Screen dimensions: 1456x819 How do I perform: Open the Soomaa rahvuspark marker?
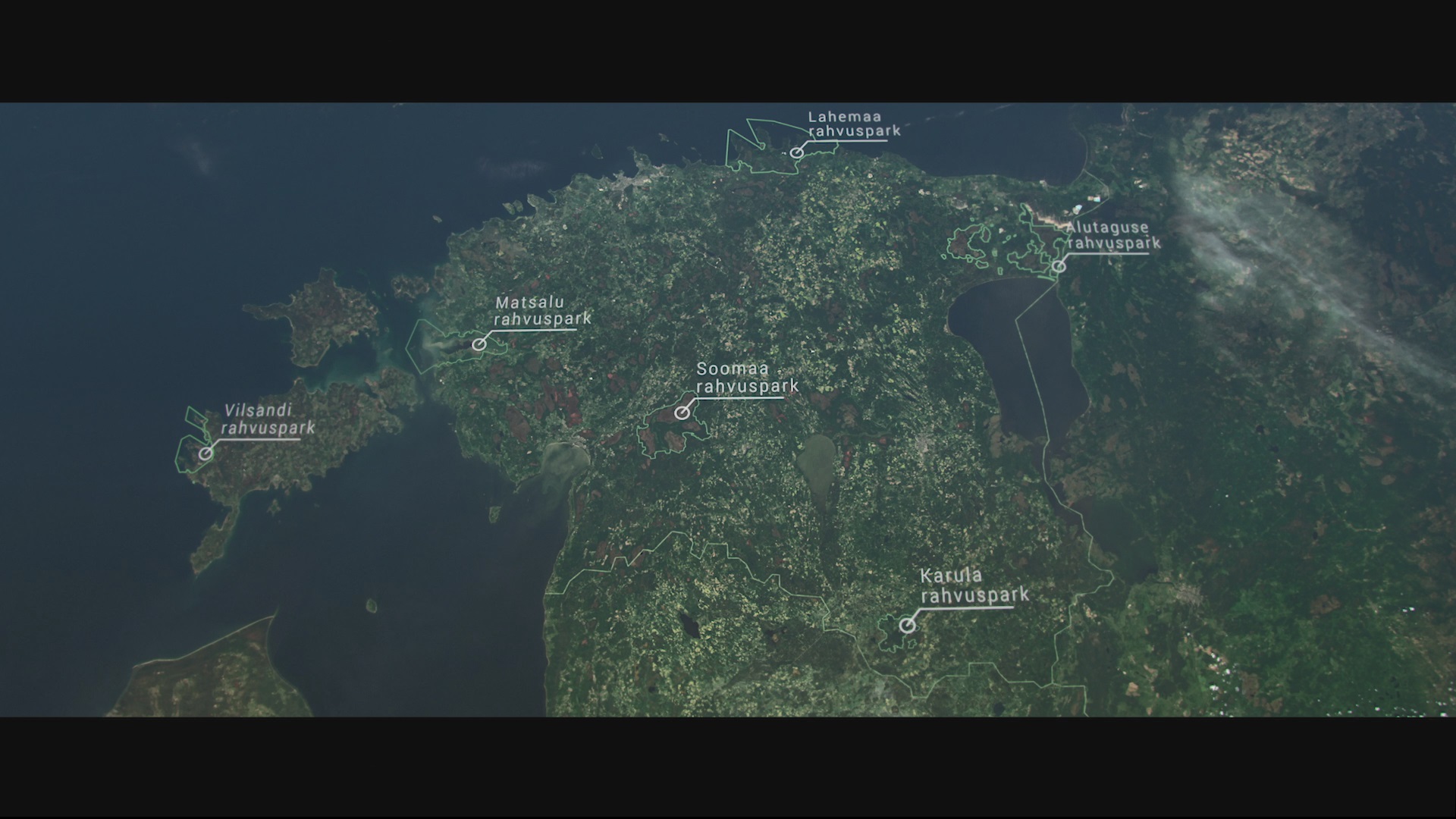pos(682,413)
